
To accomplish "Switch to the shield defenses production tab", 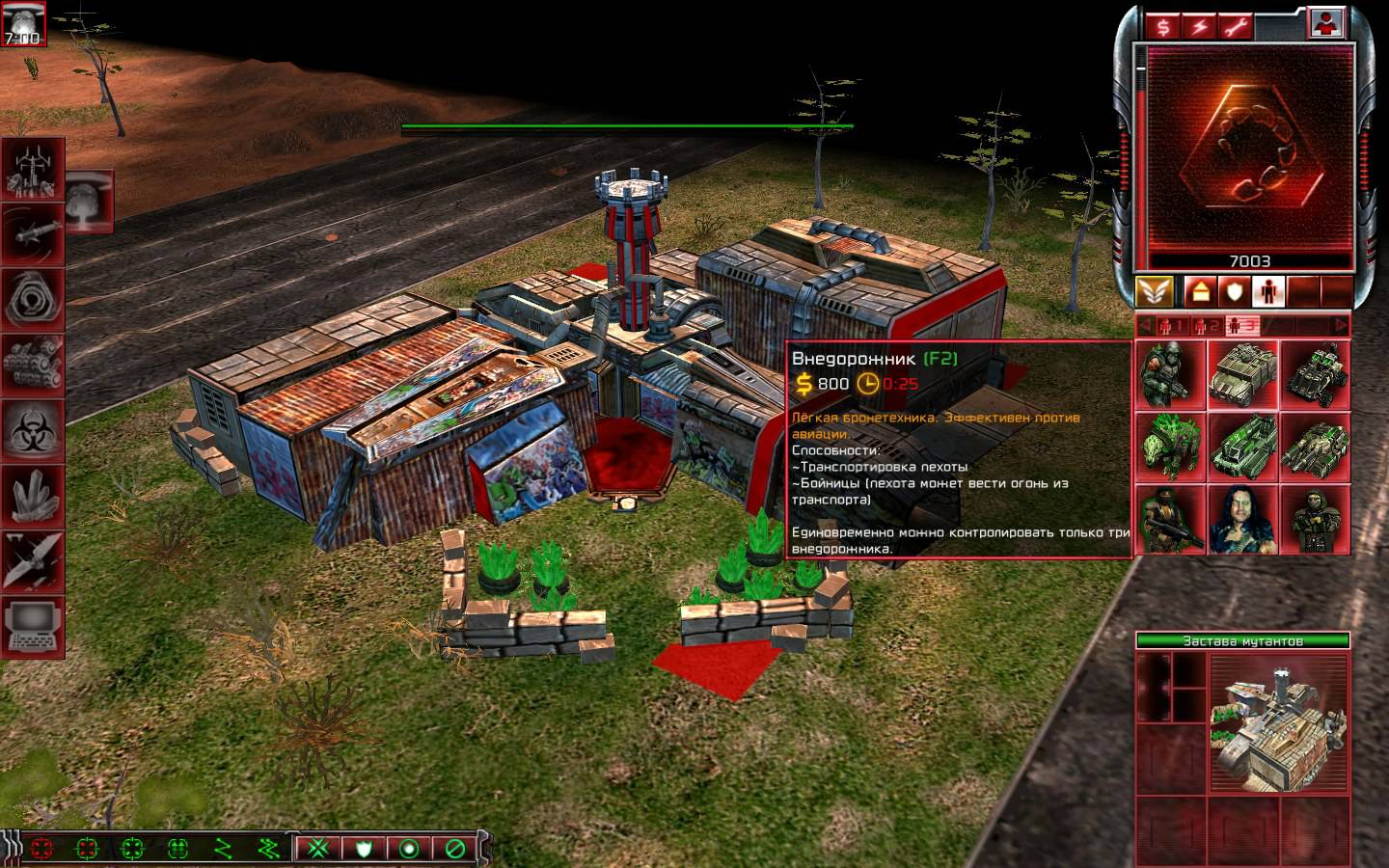I will (x=1234, y=290).
